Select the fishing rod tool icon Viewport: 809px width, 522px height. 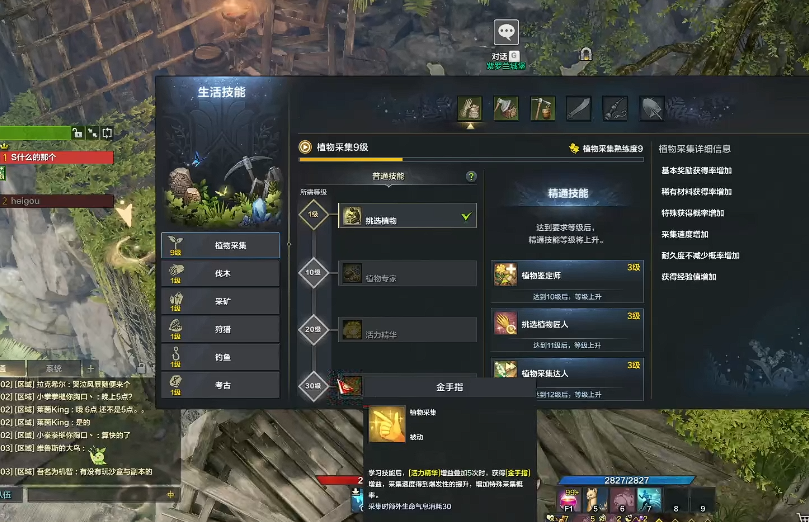coord(615,108)
